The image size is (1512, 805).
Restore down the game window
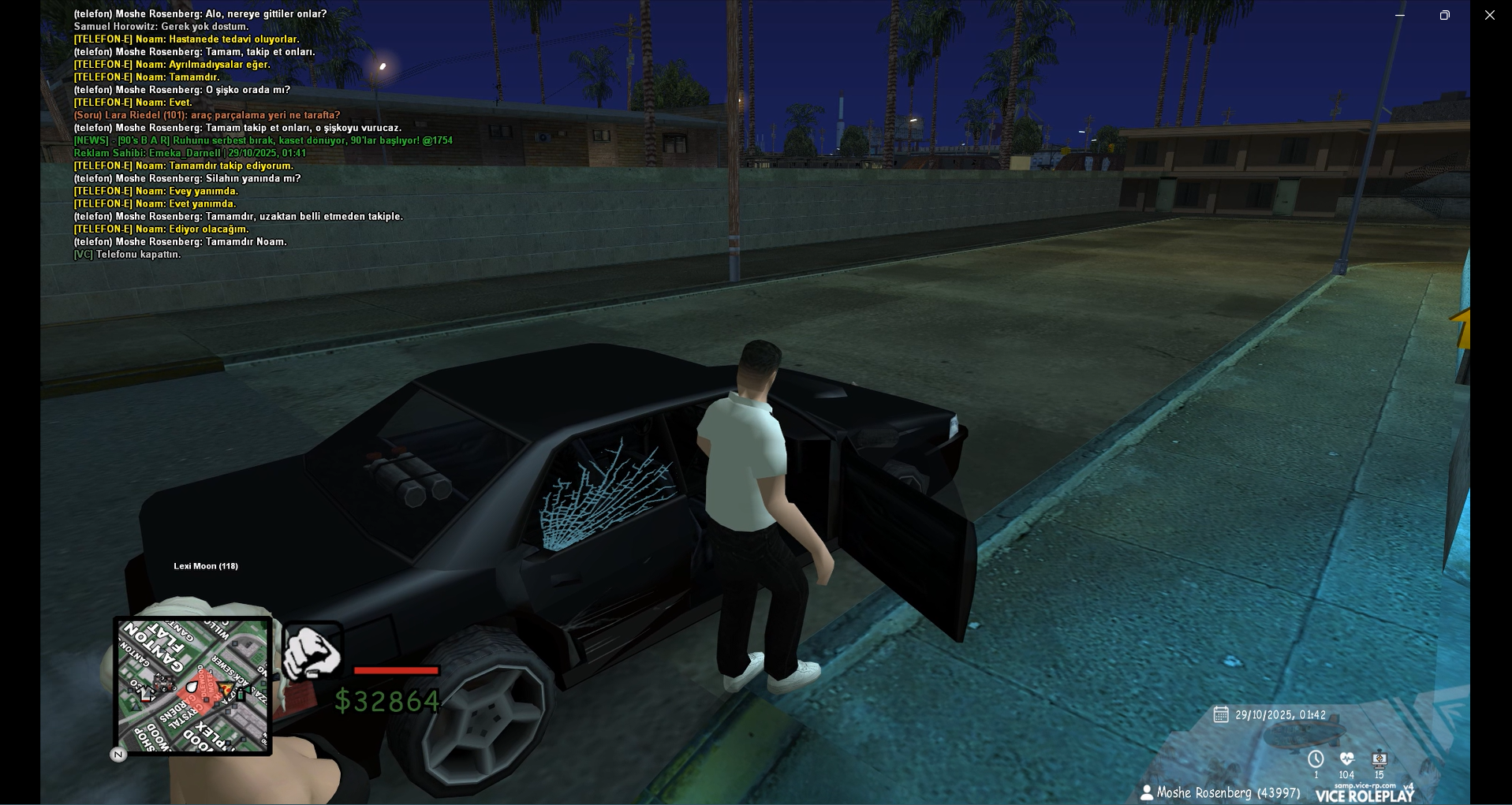coord(1444,15)
